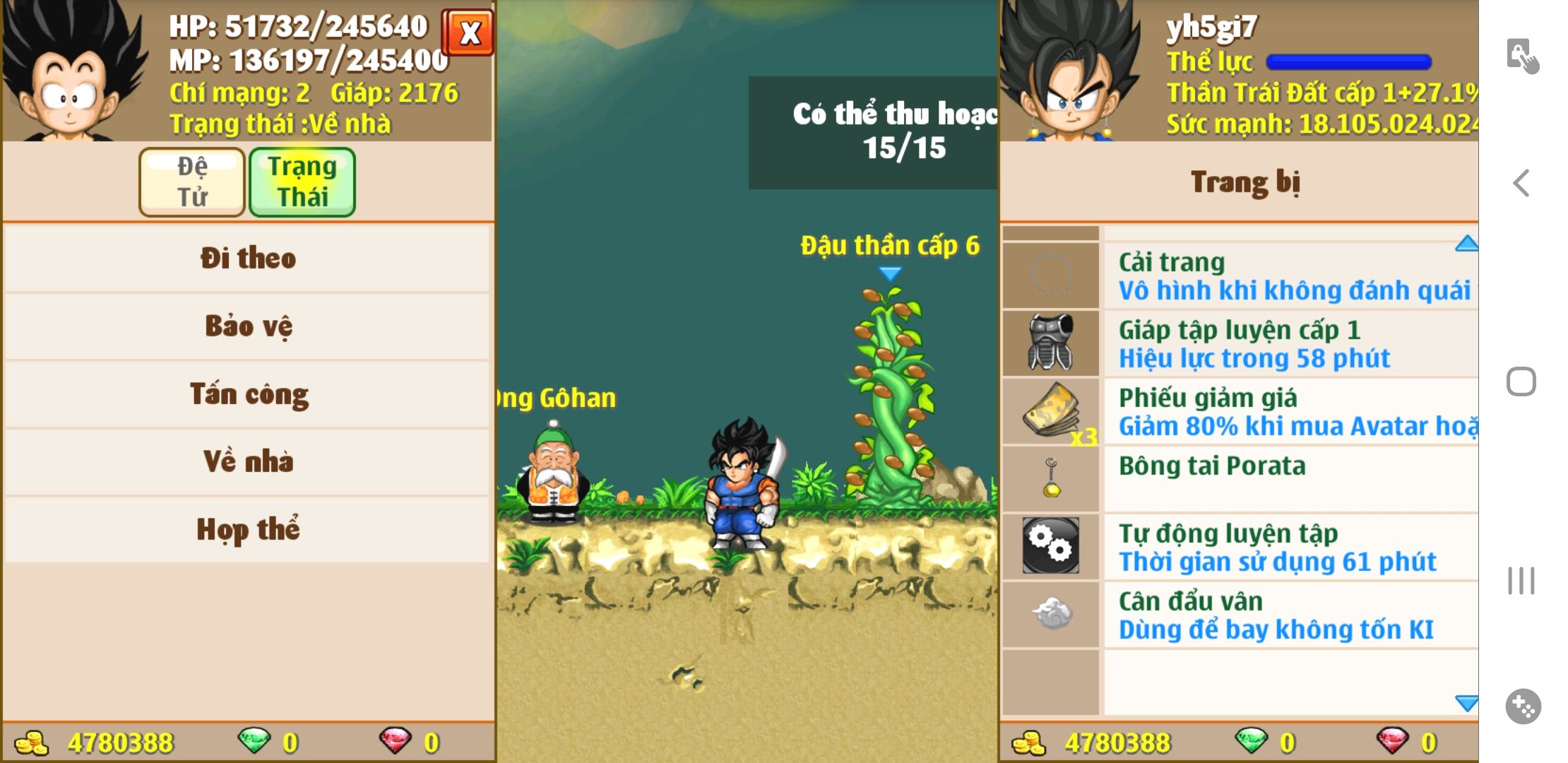Choose the Đi theo command

(247, 259)
